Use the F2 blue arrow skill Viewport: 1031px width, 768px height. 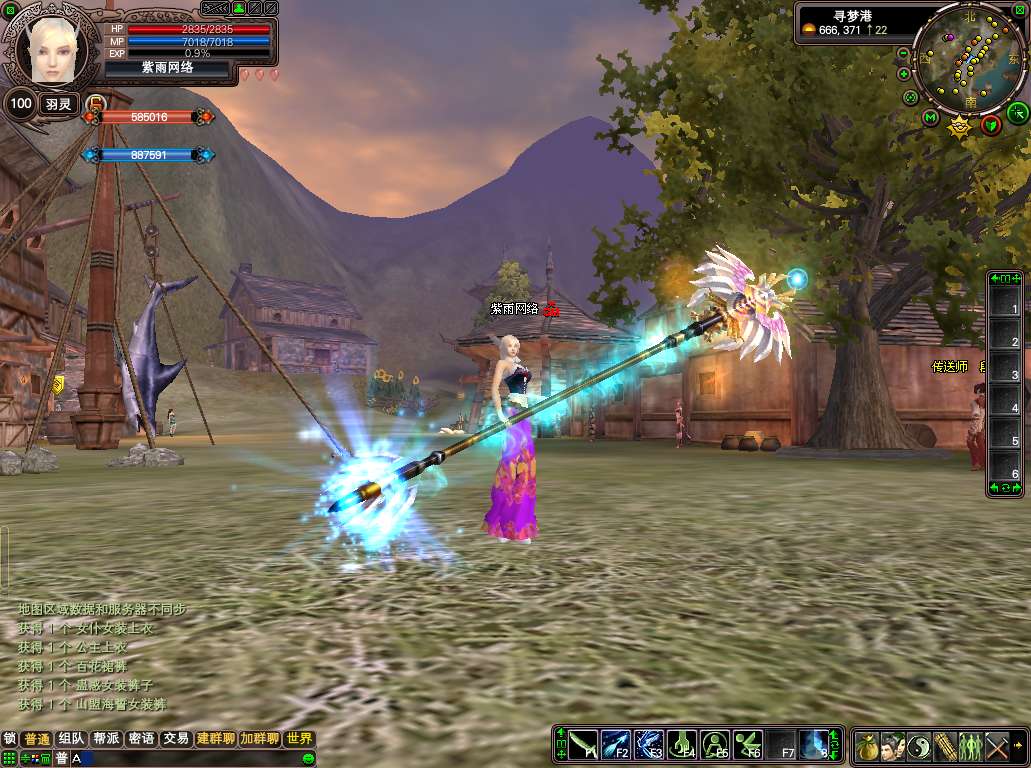pyautogui.click(x=615, y=745)
